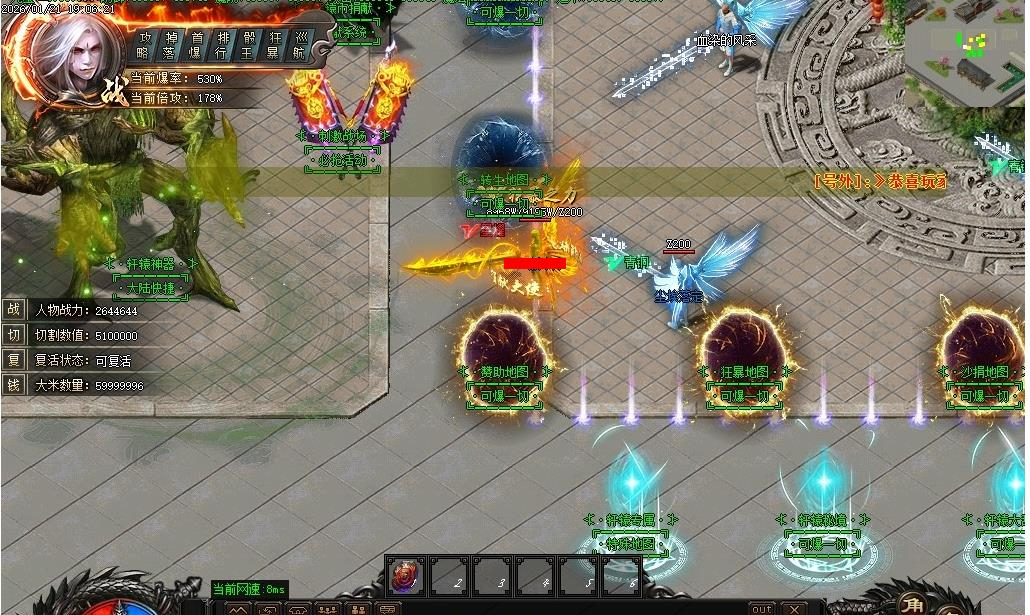Open the minimap

coord(964,52)
